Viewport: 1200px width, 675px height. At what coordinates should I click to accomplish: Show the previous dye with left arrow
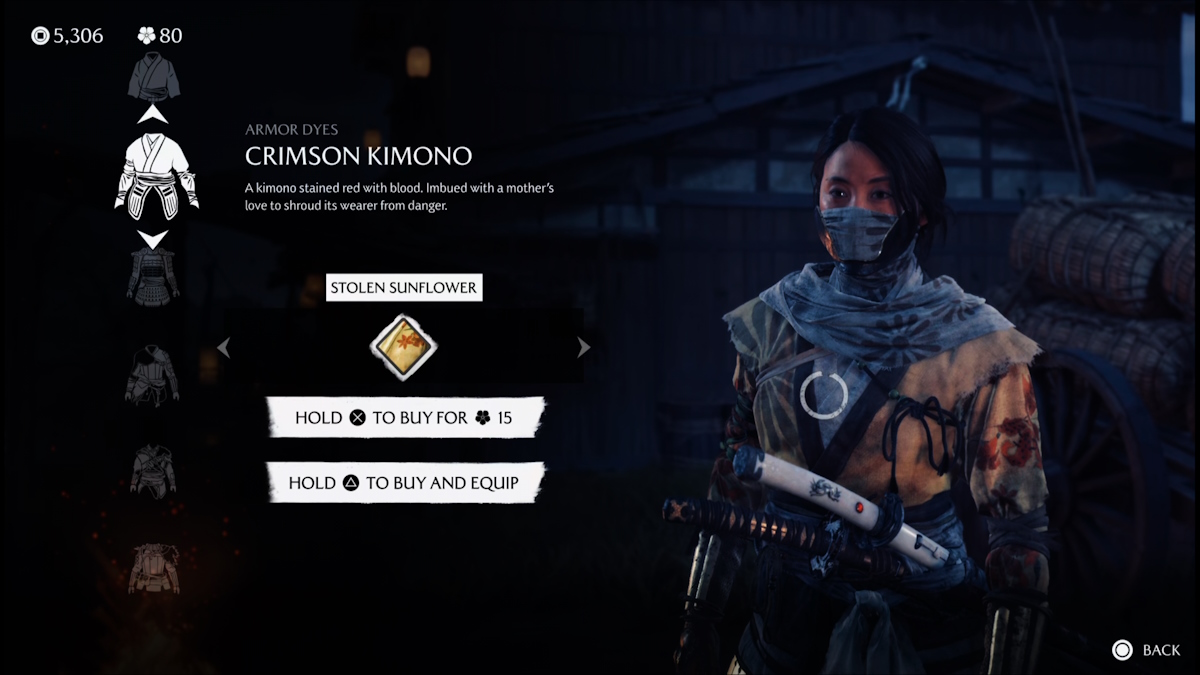224,347
